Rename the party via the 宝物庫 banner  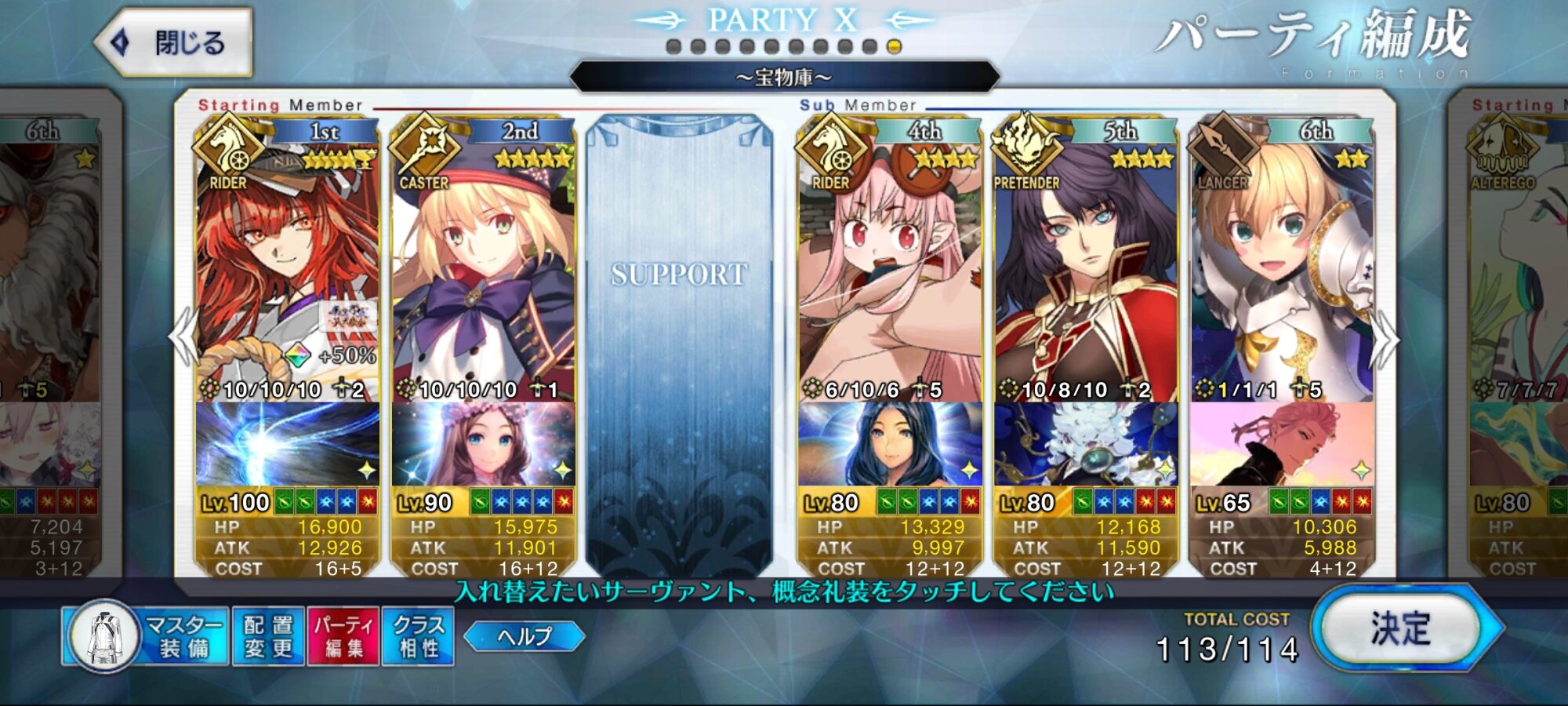click(784, 78)
